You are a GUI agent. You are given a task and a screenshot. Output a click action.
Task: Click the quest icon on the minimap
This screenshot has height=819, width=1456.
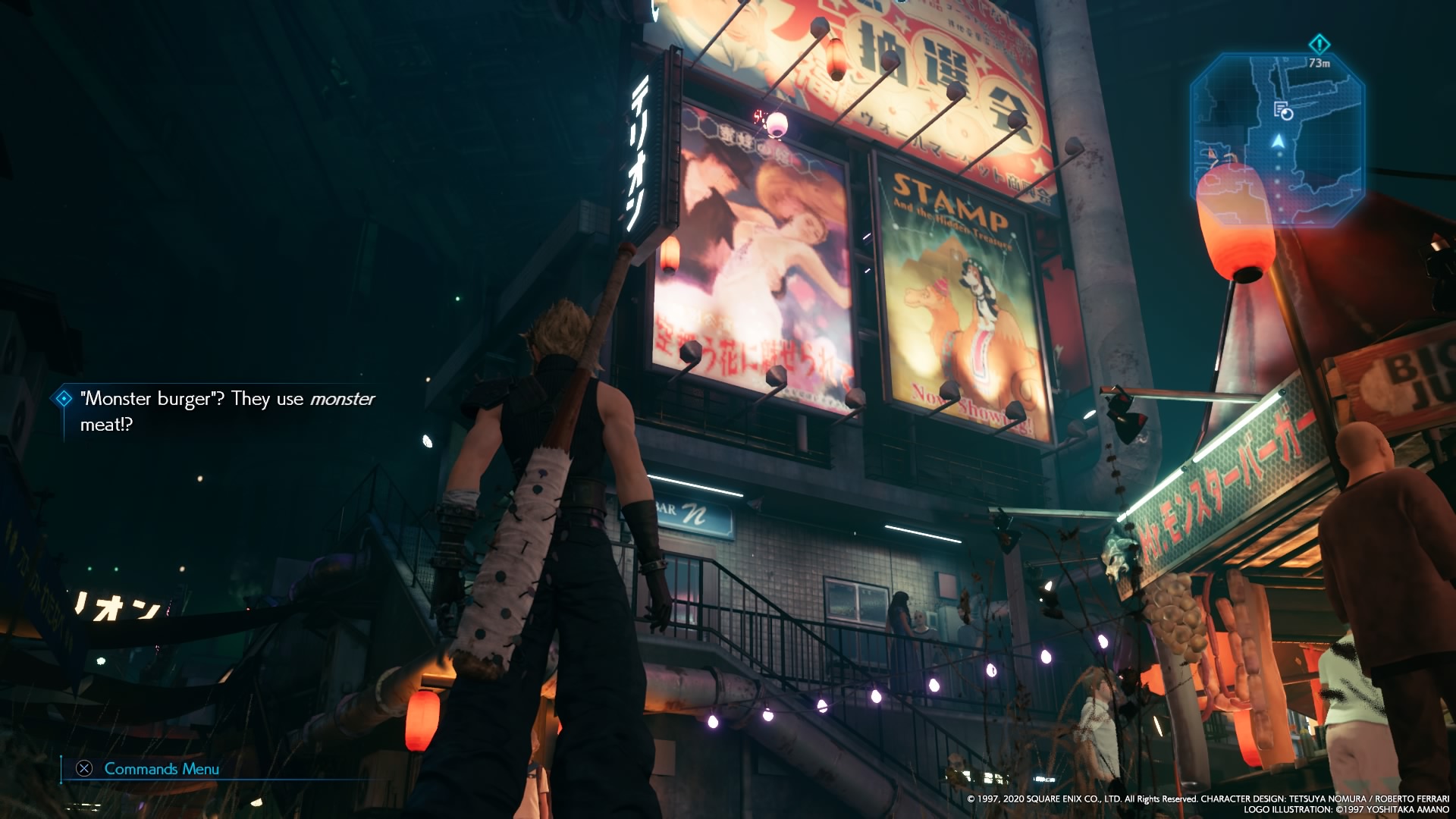coord(1282,111)
